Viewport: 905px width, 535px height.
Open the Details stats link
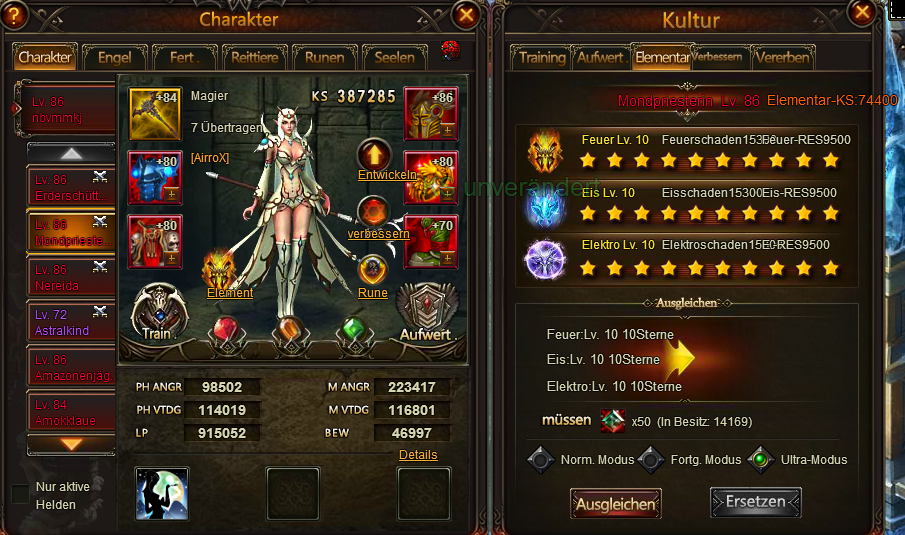coord(418,454)
